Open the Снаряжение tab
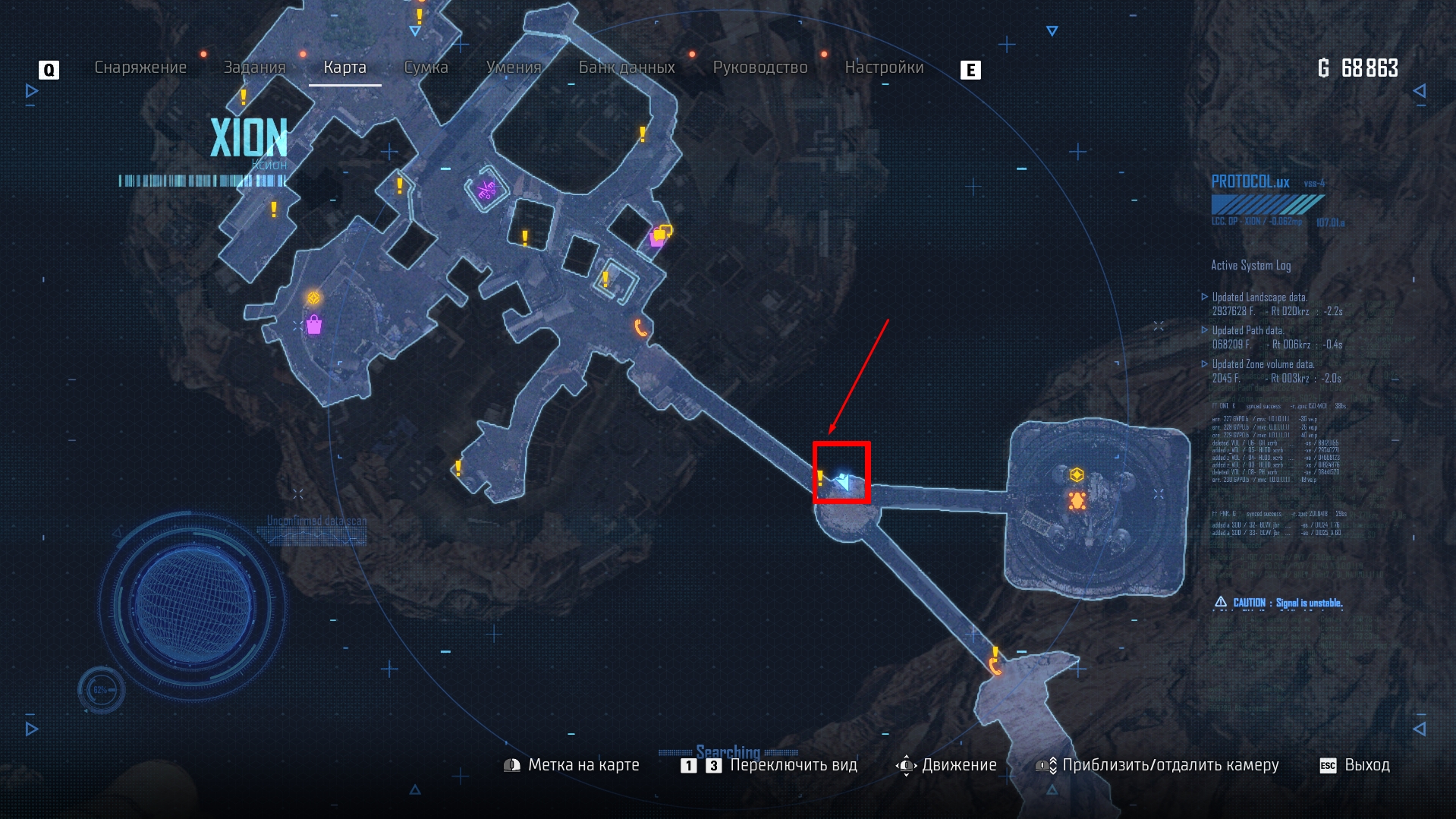The width and height of the screenshot is (1456, 819). tap(140, 68)
